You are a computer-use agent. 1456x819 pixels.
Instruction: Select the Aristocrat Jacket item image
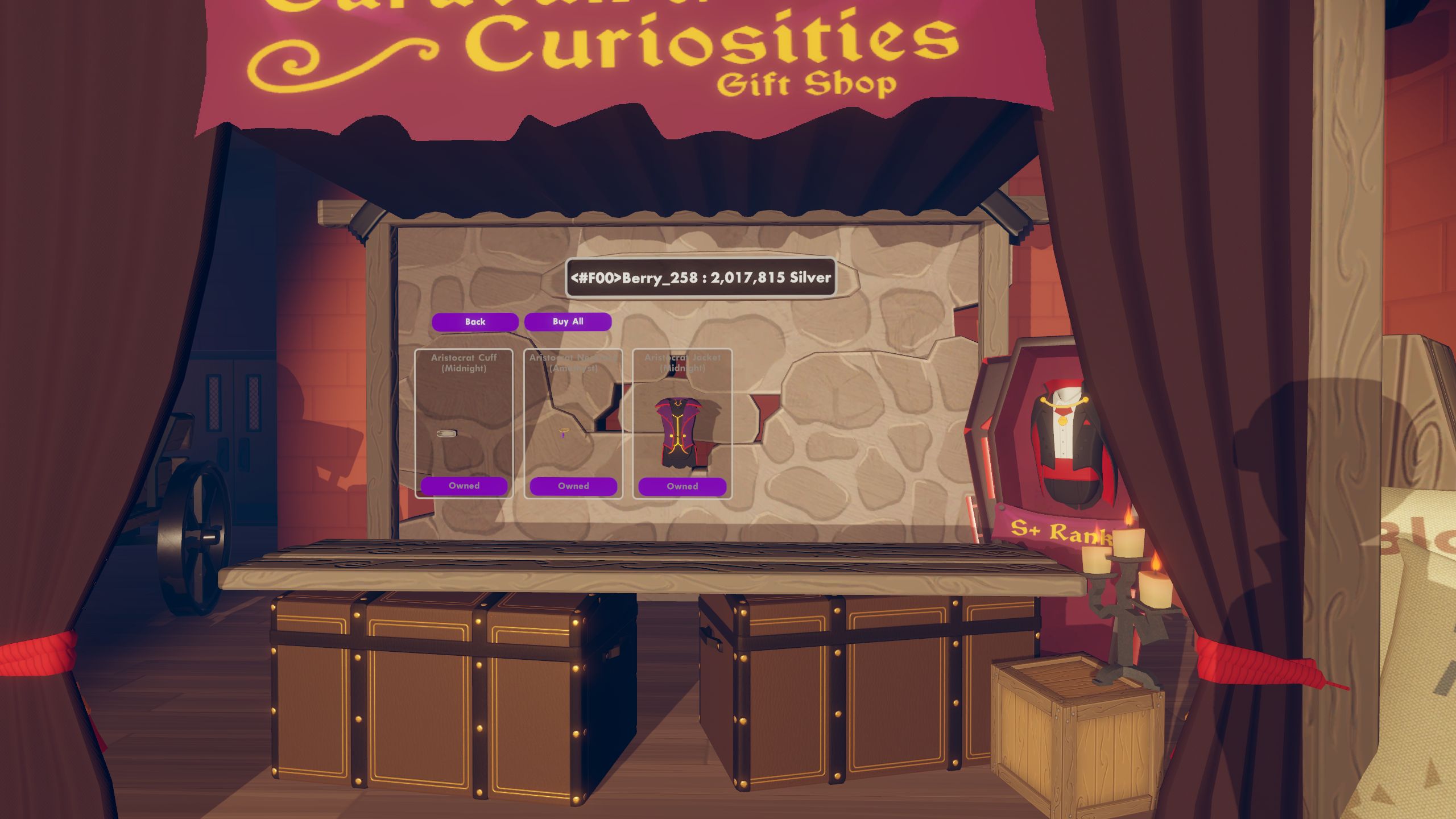[x=680, y=431]
